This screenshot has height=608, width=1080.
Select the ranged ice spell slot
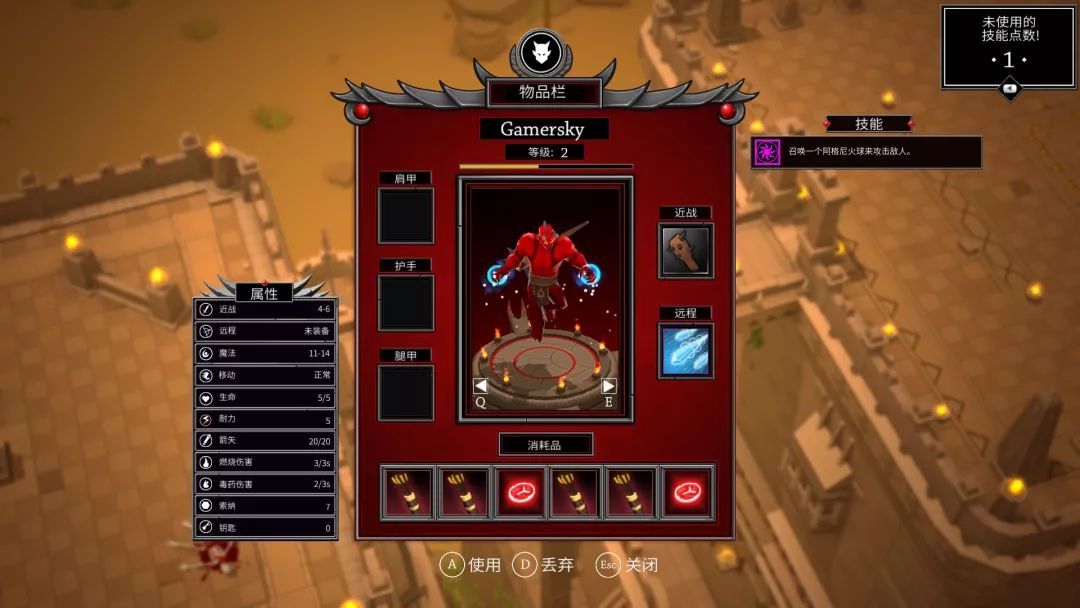(686, 351)
